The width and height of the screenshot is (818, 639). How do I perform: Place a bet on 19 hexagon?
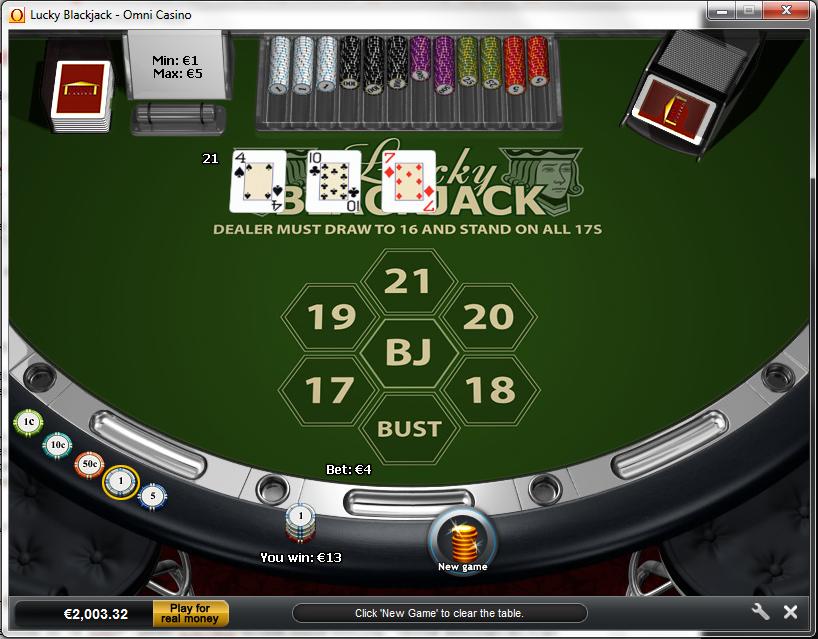point(331,318)
